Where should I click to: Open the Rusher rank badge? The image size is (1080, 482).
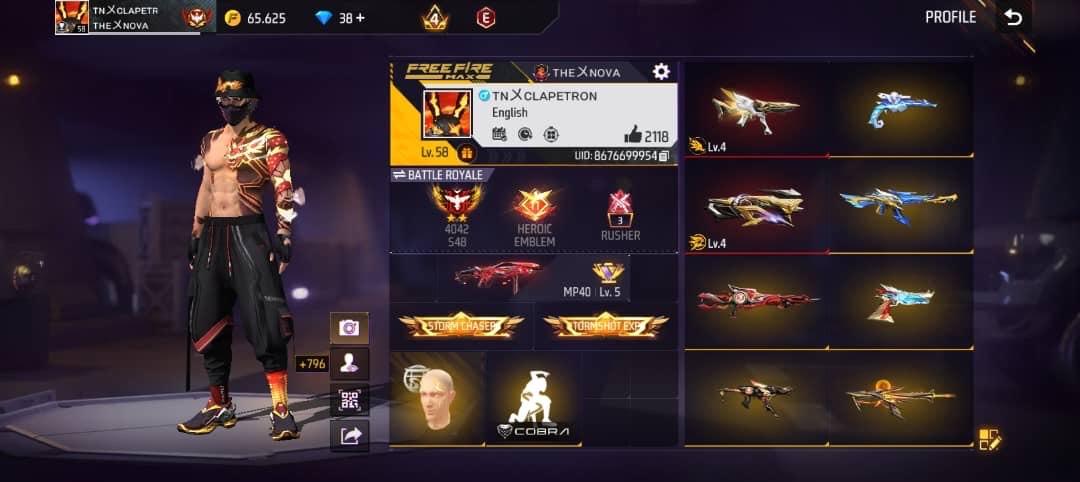[619, 214]
